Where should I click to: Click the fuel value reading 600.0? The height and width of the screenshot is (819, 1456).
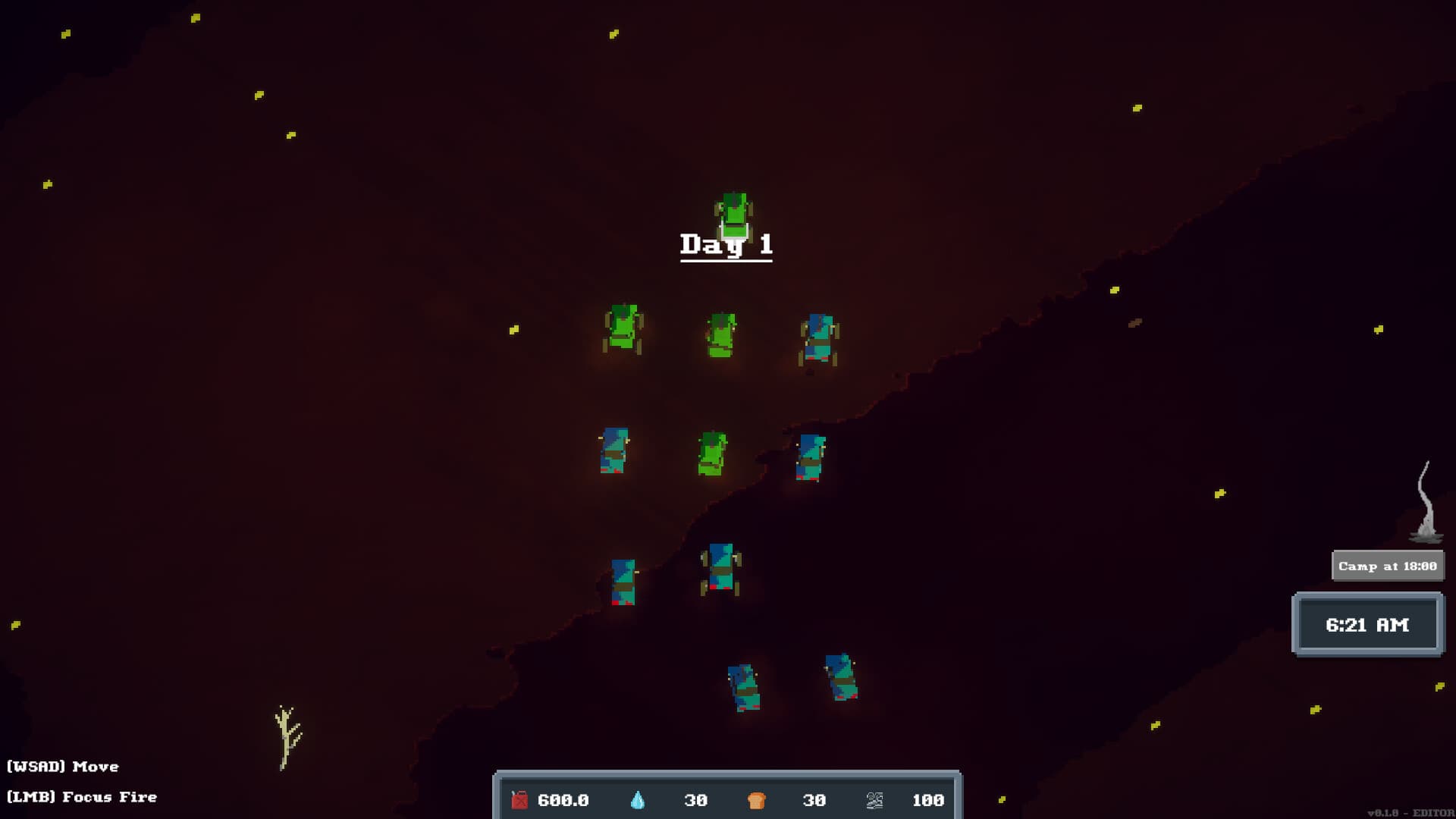(x=561, y=799)
